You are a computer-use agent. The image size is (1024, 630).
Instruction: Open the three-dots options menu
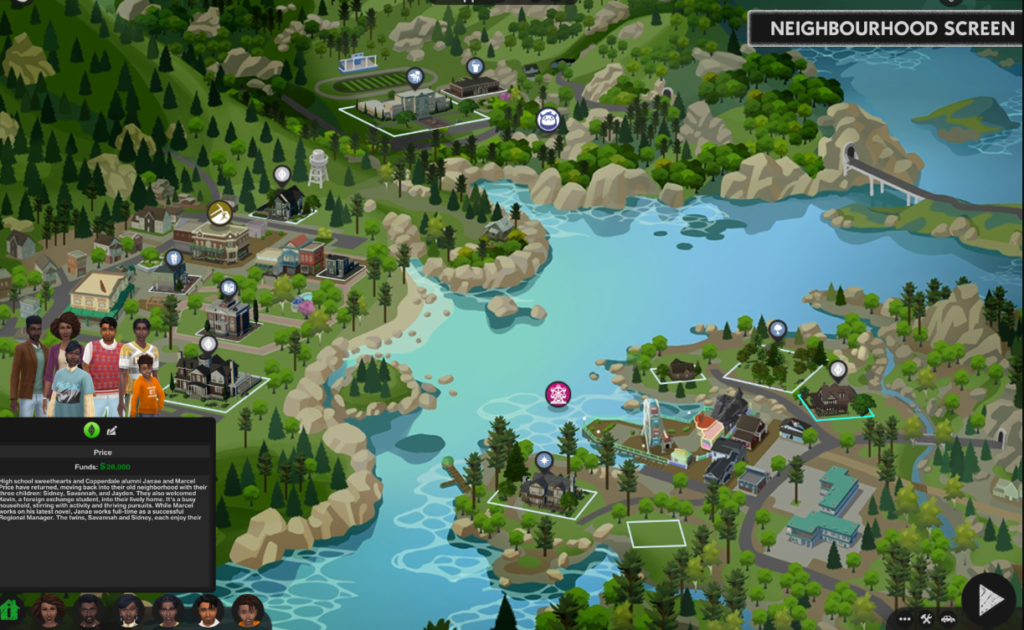(x=905, y=618)
